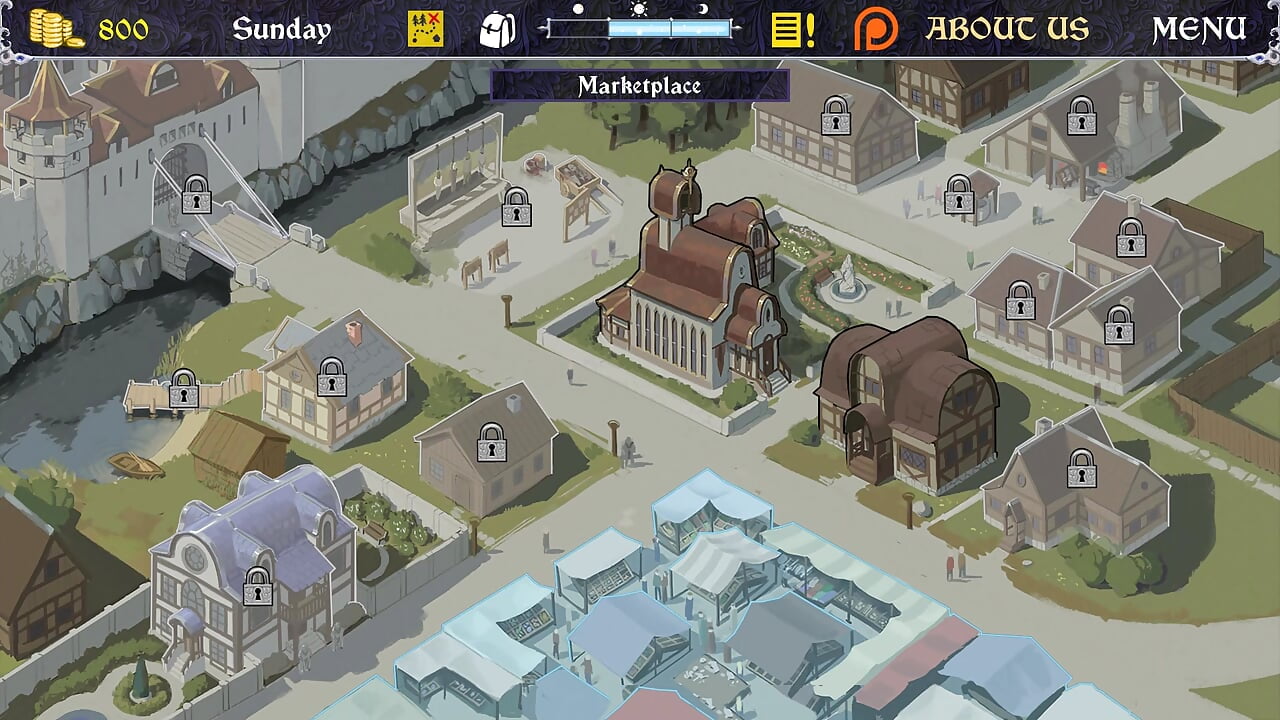Open the yellow quest log icon
The width and height of the screenshot is (1280, 720).
(x=792, y=30)
